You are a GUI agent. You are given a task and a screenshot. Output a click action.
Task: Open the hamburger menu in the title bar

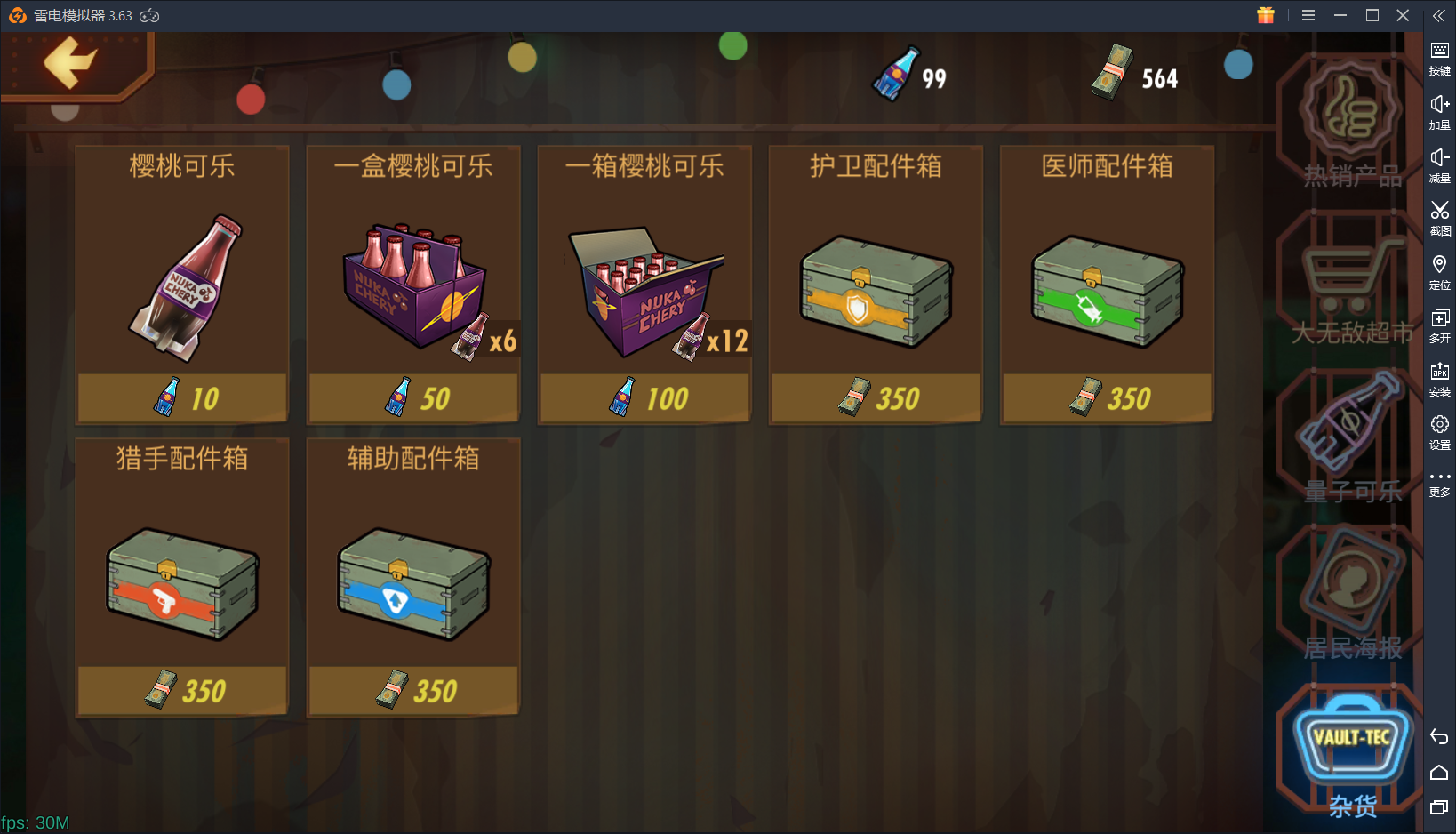click(x=1308, y=15)
